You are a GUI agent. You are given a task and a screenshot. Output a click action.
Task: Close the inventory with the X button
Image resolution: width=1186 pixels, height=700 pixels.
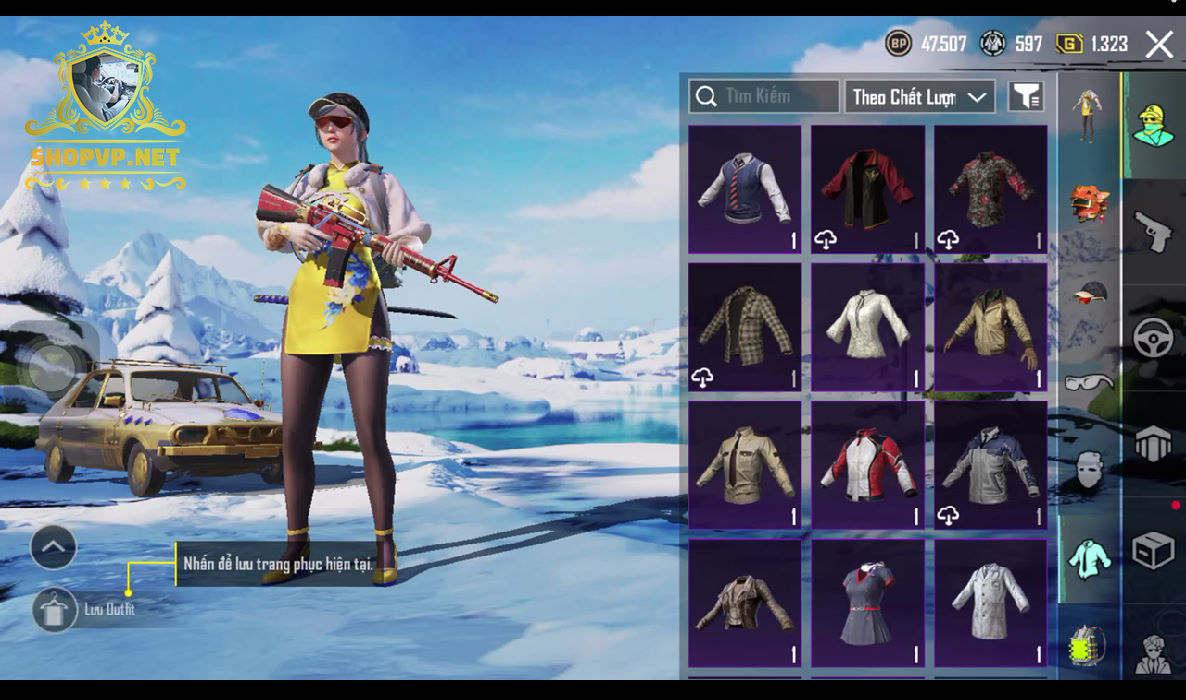click(1159, 44)
